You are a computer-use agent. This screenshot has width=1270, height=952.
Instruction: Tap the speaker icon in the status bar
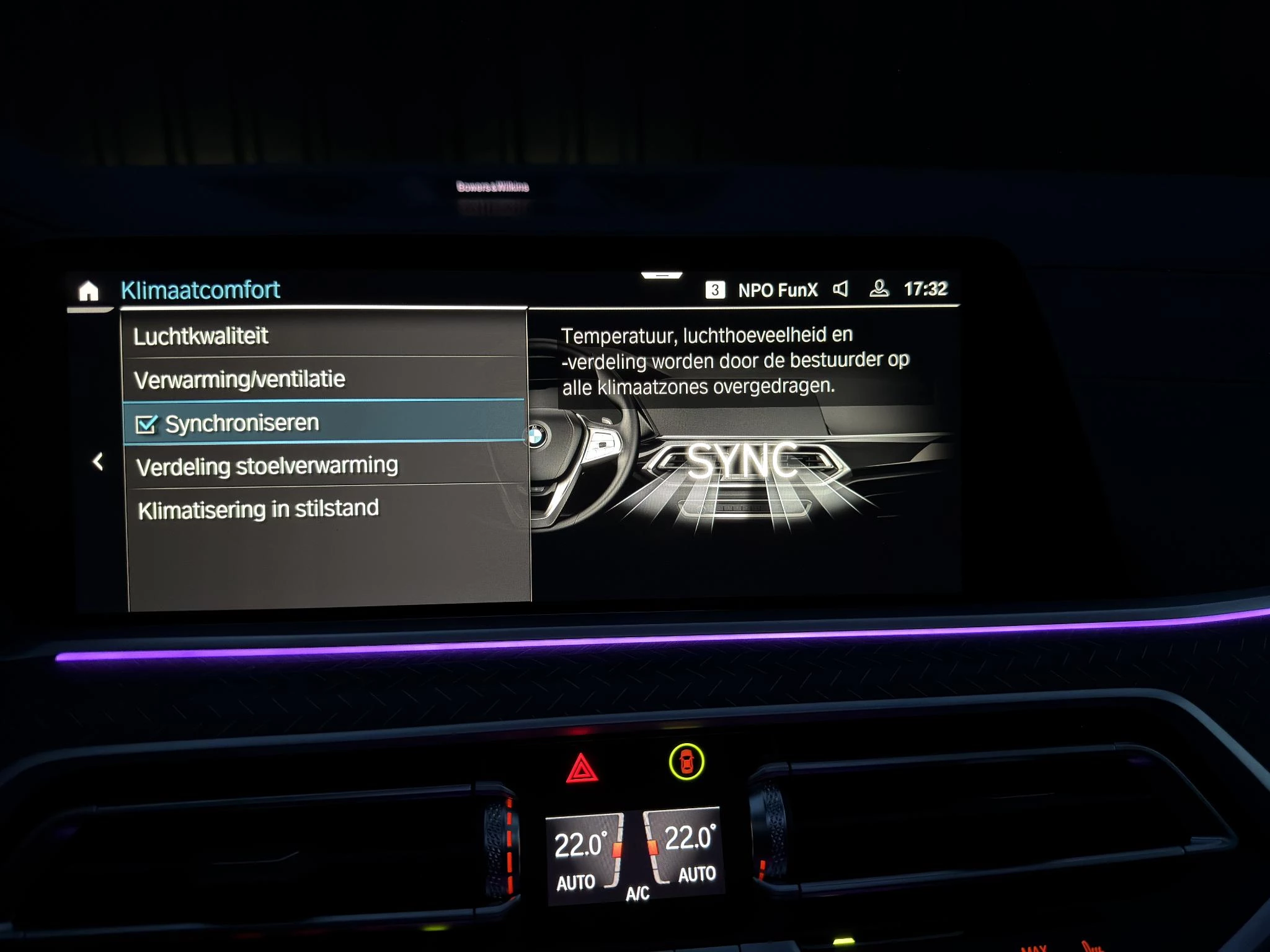coord(841,289)
